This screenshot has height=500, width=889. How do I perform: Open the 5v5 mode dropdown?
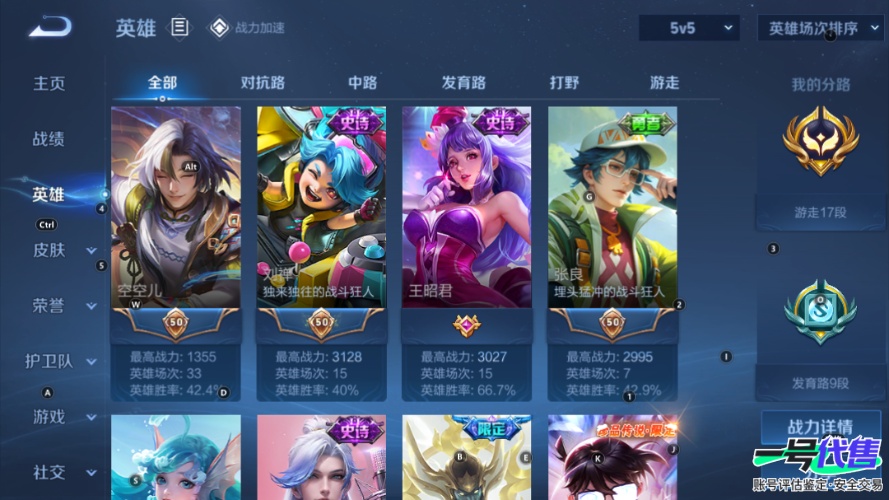[x=689, y=28]
